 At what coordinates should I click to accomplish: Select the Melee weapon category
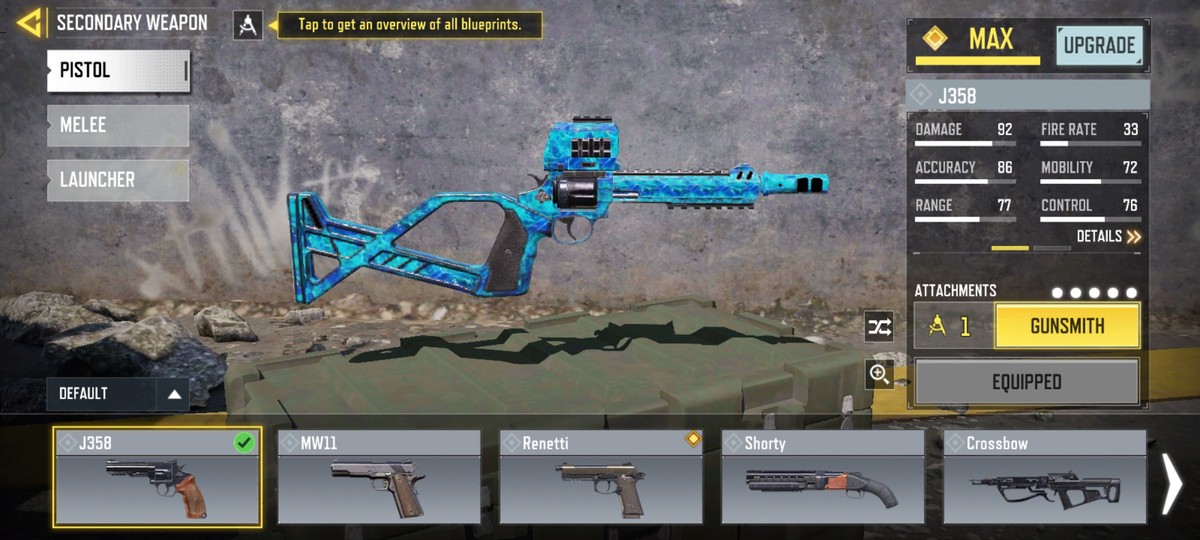(x=118, y=126)
